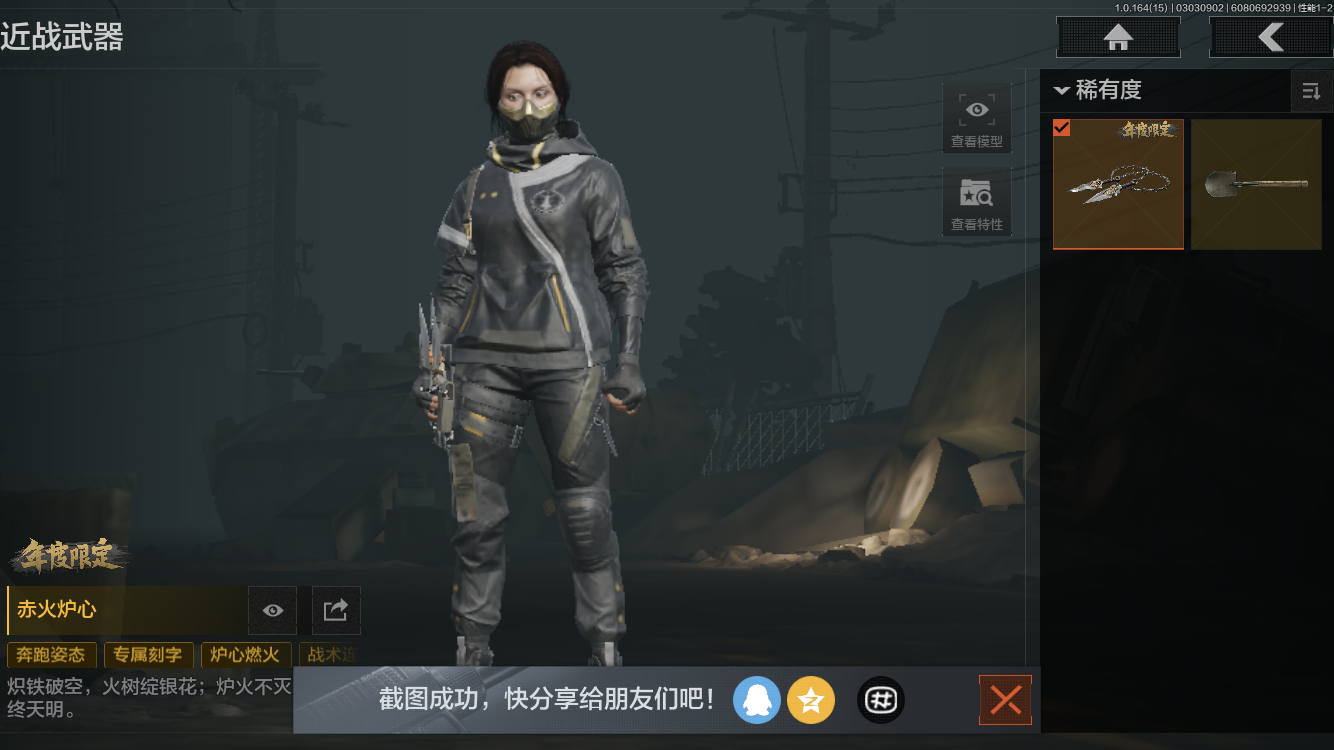Click the 奔跑姿态 button
The width and height of the screenshot is (1334, 750).
tap(52, 655)
